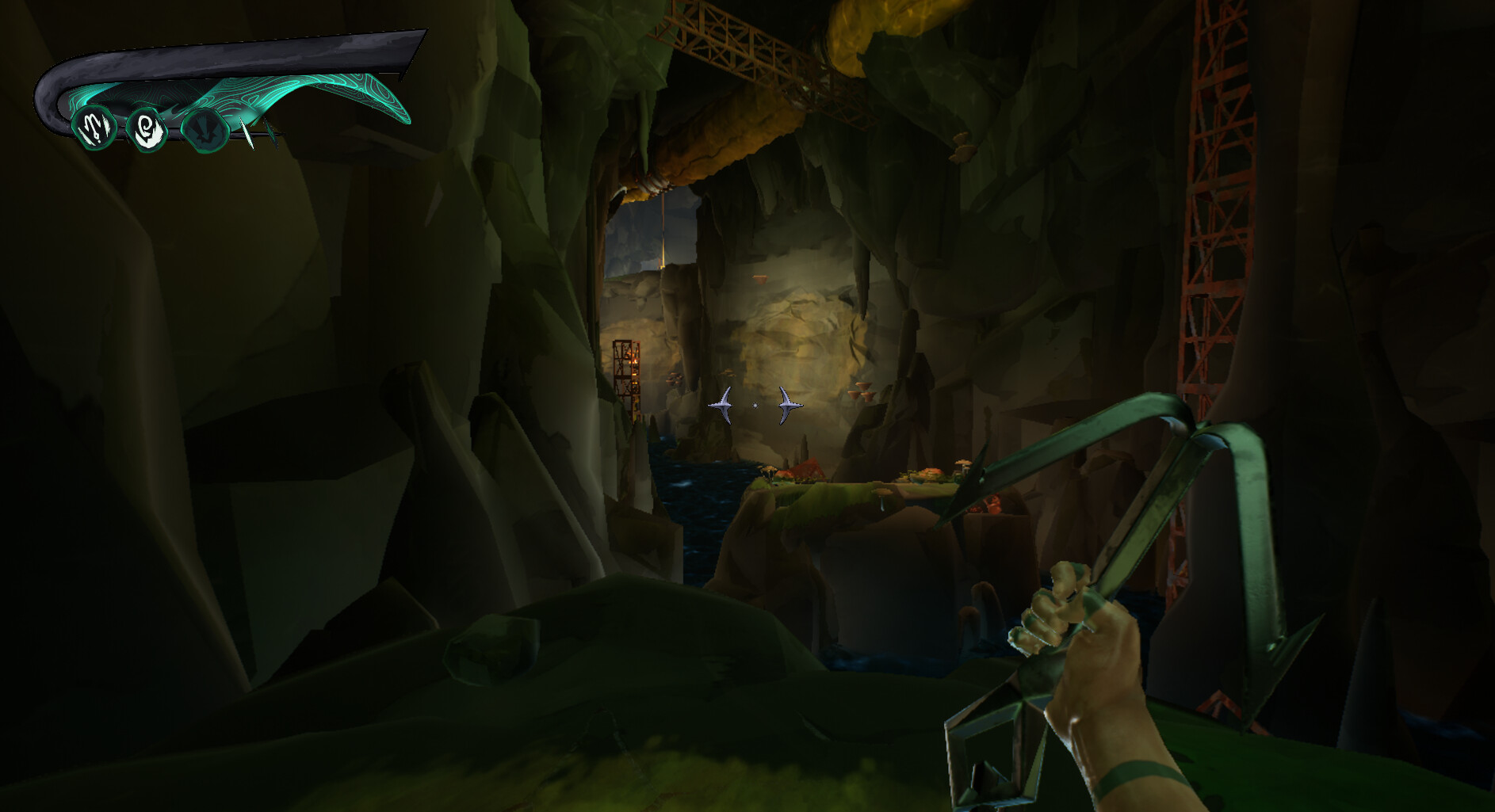Select the swirl-shaped middle ability icon

tap(147, 129)
